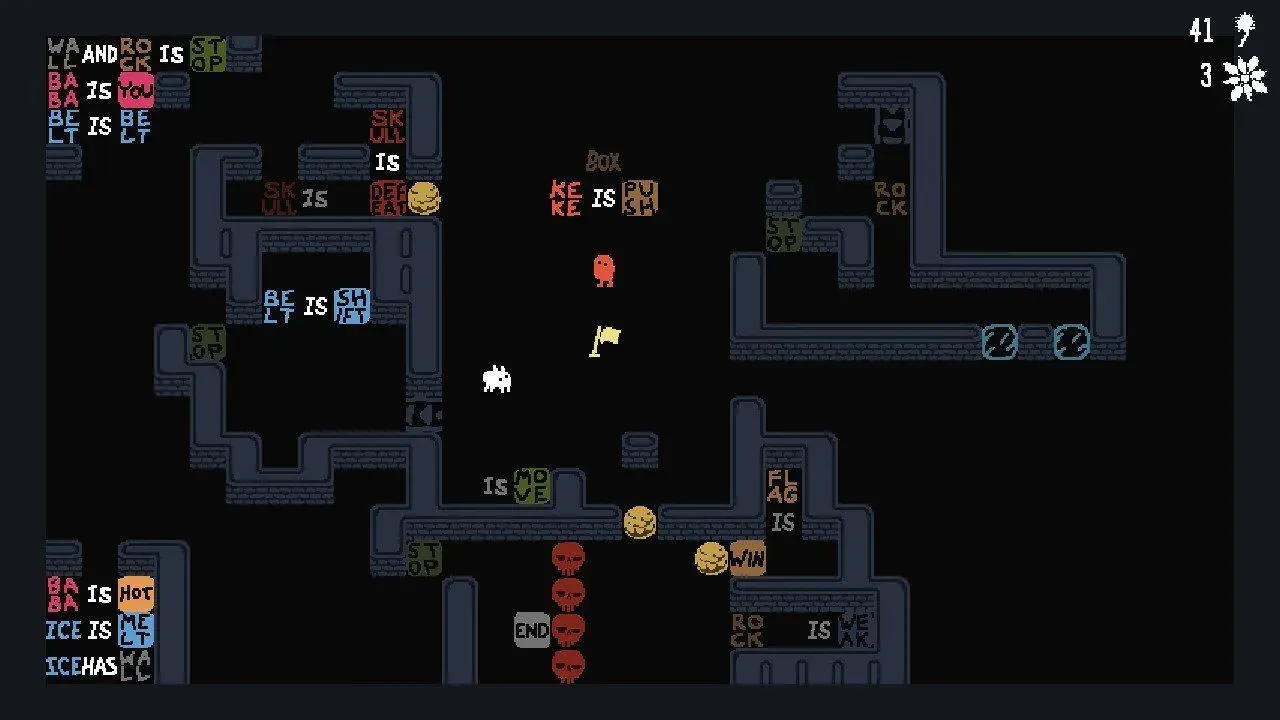Click the red Keke character sprite
This screenshot has width=1280, height=720.
pos(603,270)
